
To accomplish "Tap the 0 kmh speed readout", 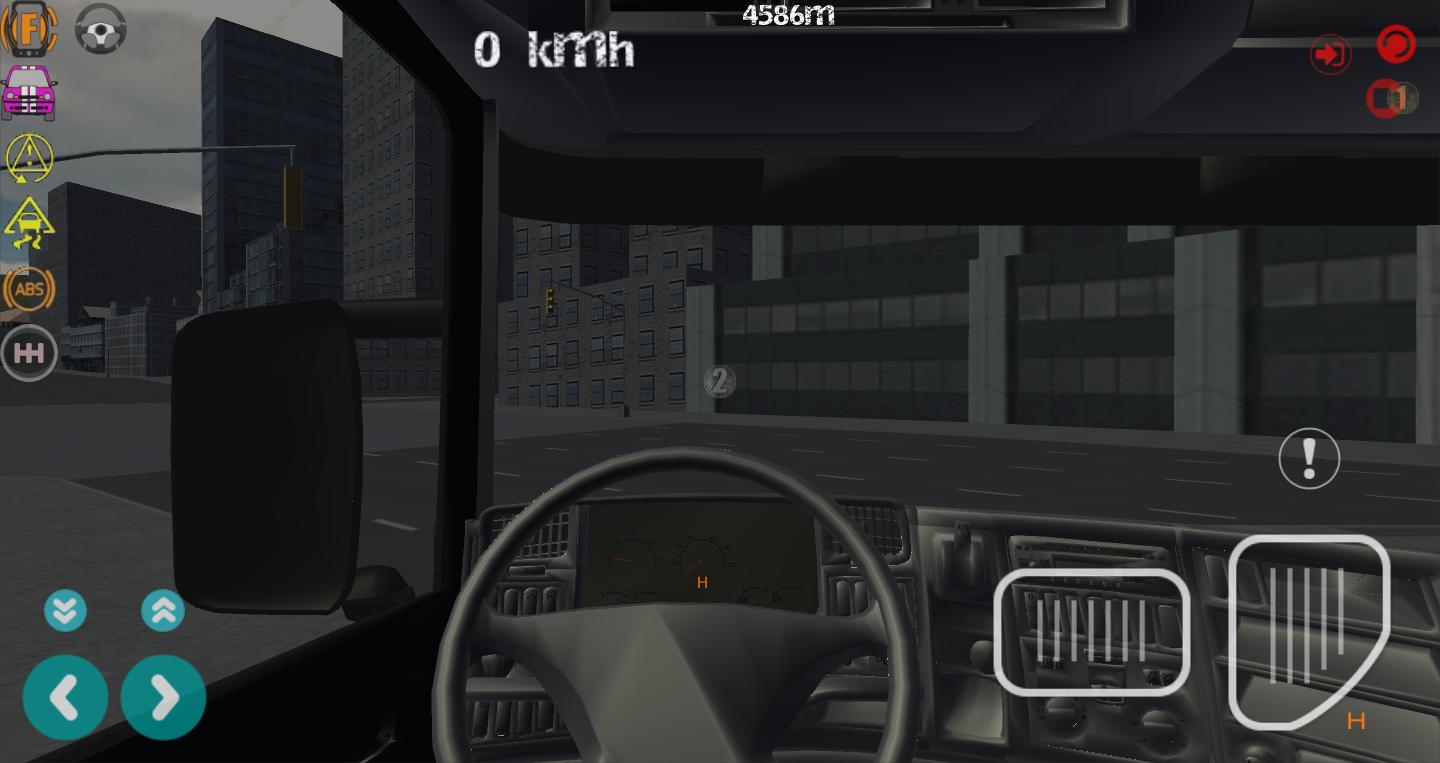I will click(553, 49).
